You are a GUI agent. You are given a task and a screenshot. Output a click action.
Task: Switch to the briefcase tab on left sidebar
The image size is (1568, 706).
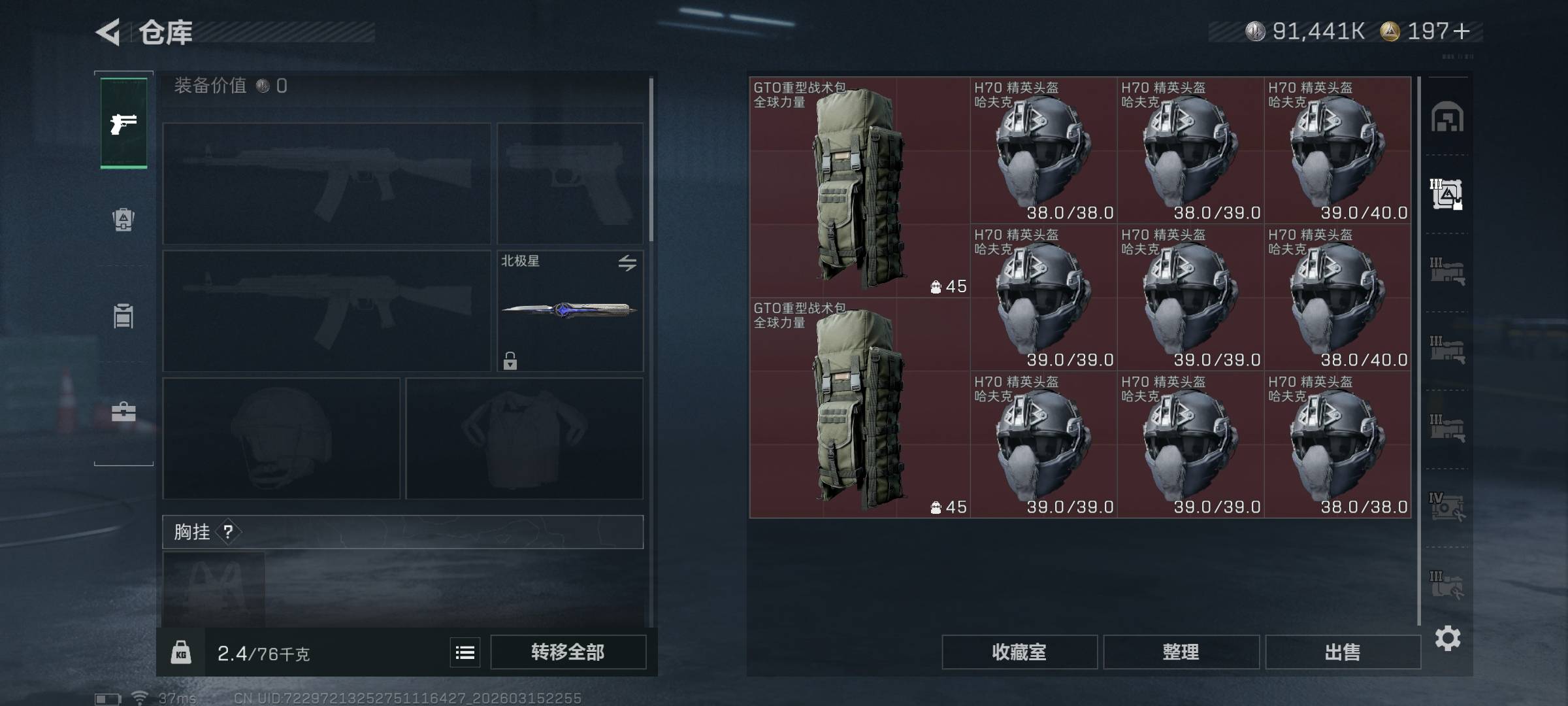(x=123, y=412)
